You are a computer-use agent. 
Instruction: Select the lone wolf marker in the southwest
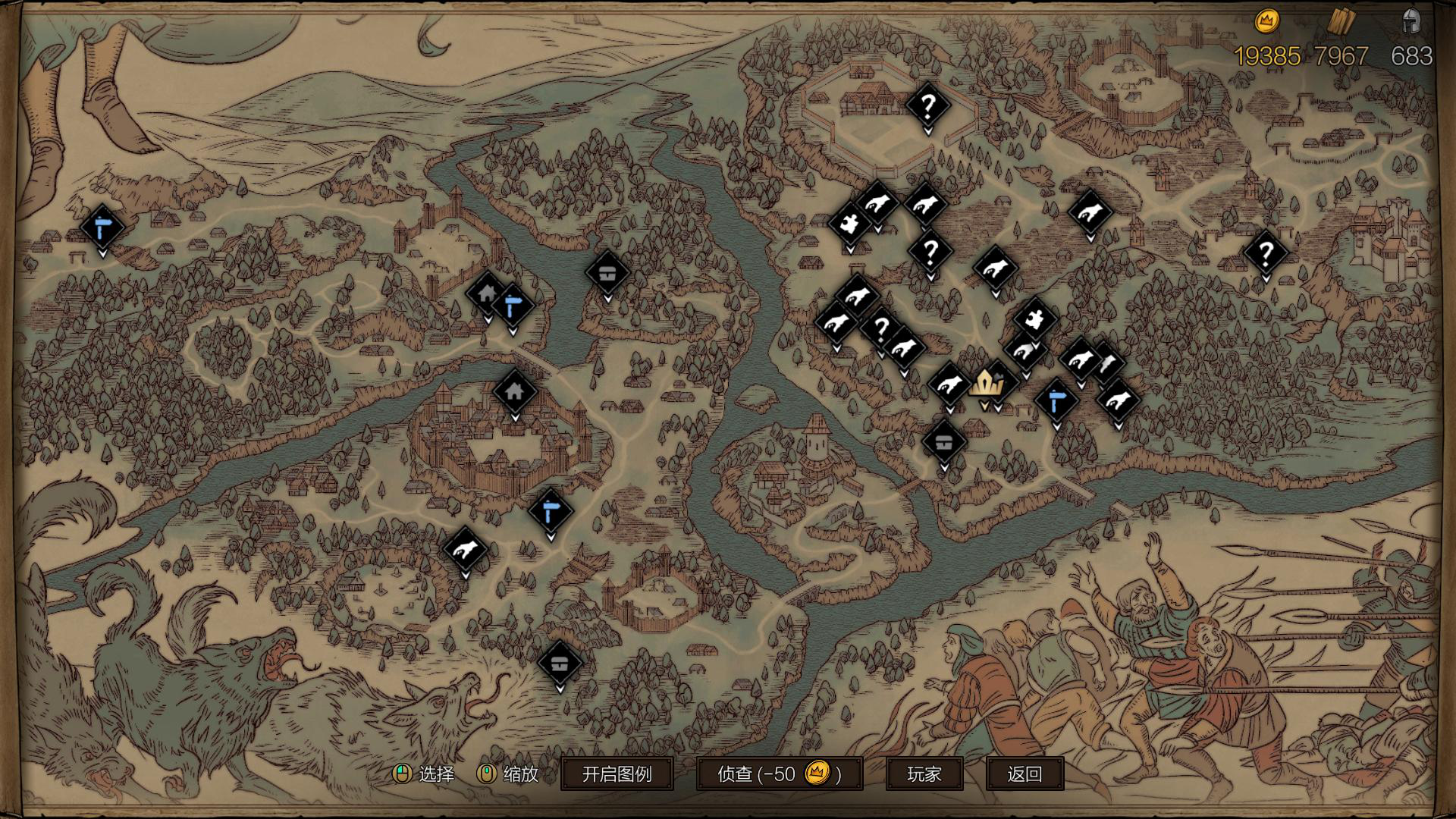click(x=465, y=549)
